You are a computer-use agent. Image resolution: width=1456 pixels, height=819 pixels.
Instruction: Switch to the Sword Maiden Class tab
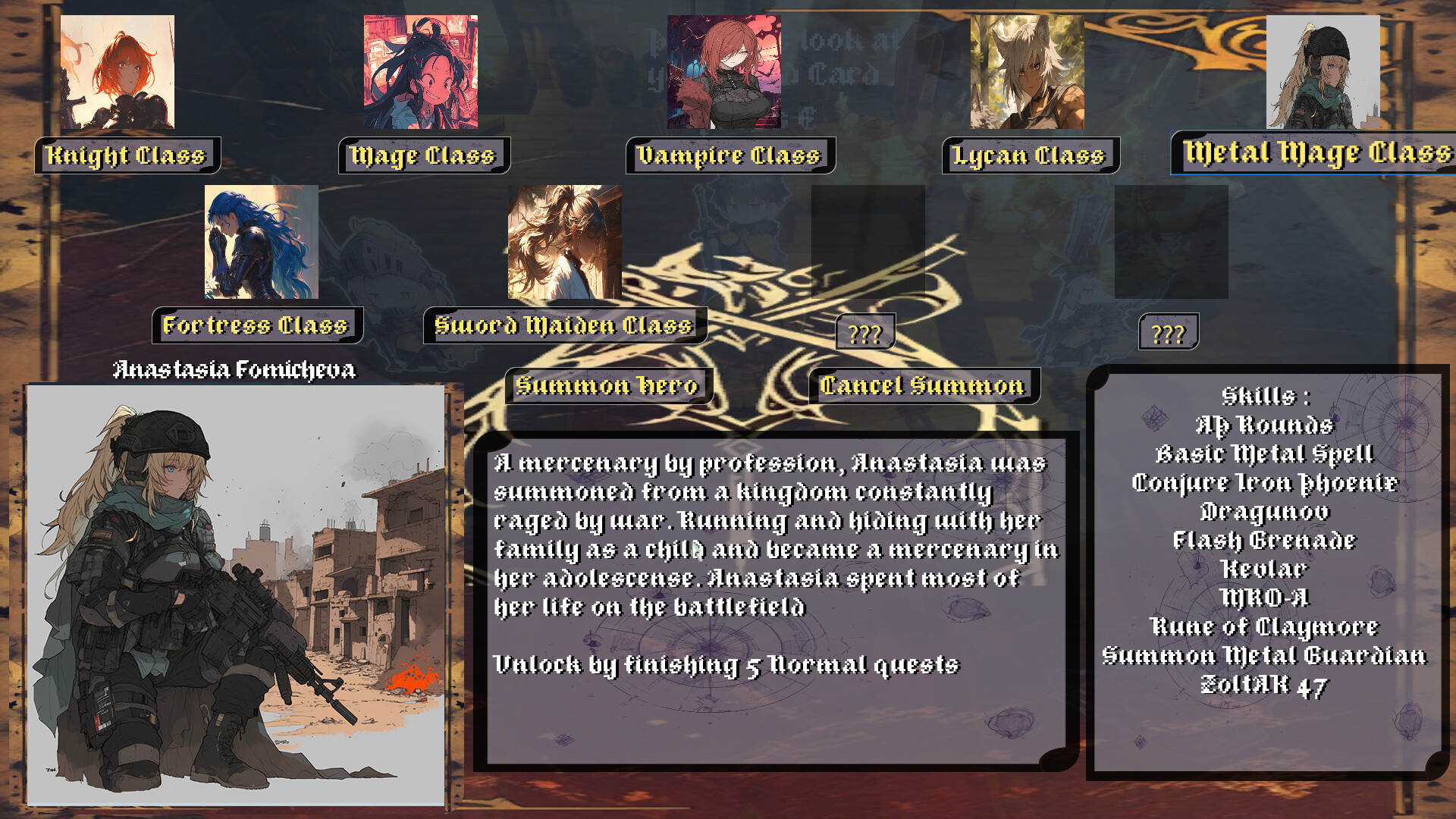pyautogui.click(x=564, y=325)
